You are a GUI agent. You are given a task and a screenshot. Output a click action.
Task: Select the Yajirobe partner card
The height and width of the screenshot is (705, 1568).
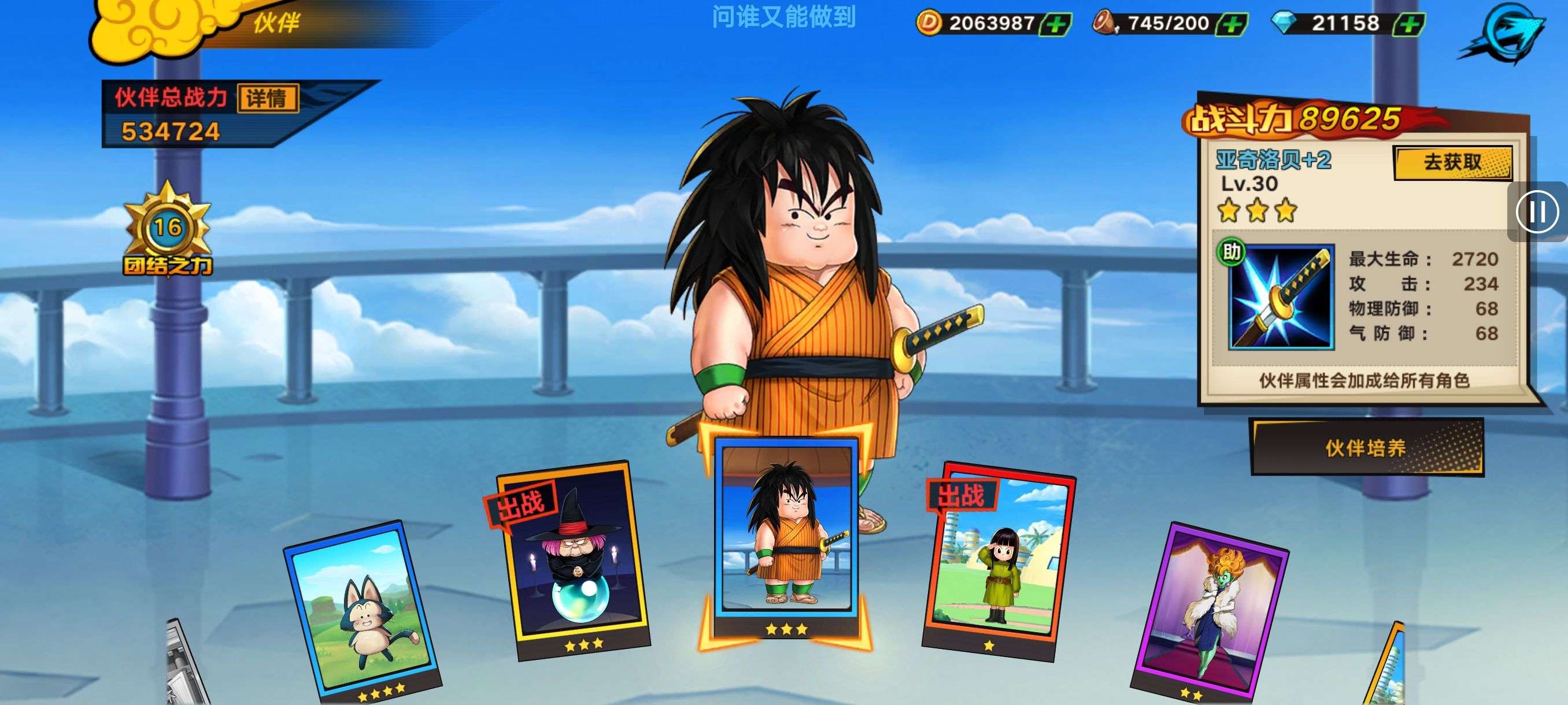point(786,535)
